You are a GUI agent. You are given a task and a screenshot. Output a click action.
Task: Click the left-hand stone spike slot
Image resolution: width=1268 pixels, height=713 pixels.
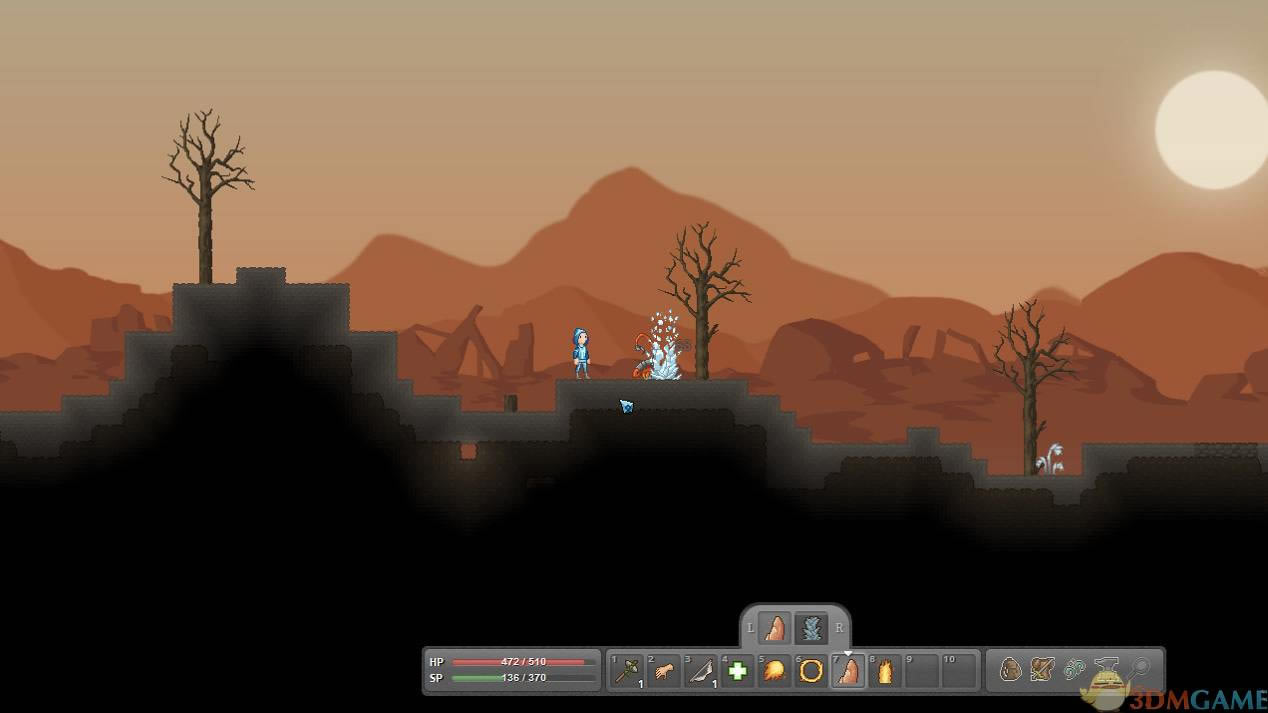tap(775, 628)
